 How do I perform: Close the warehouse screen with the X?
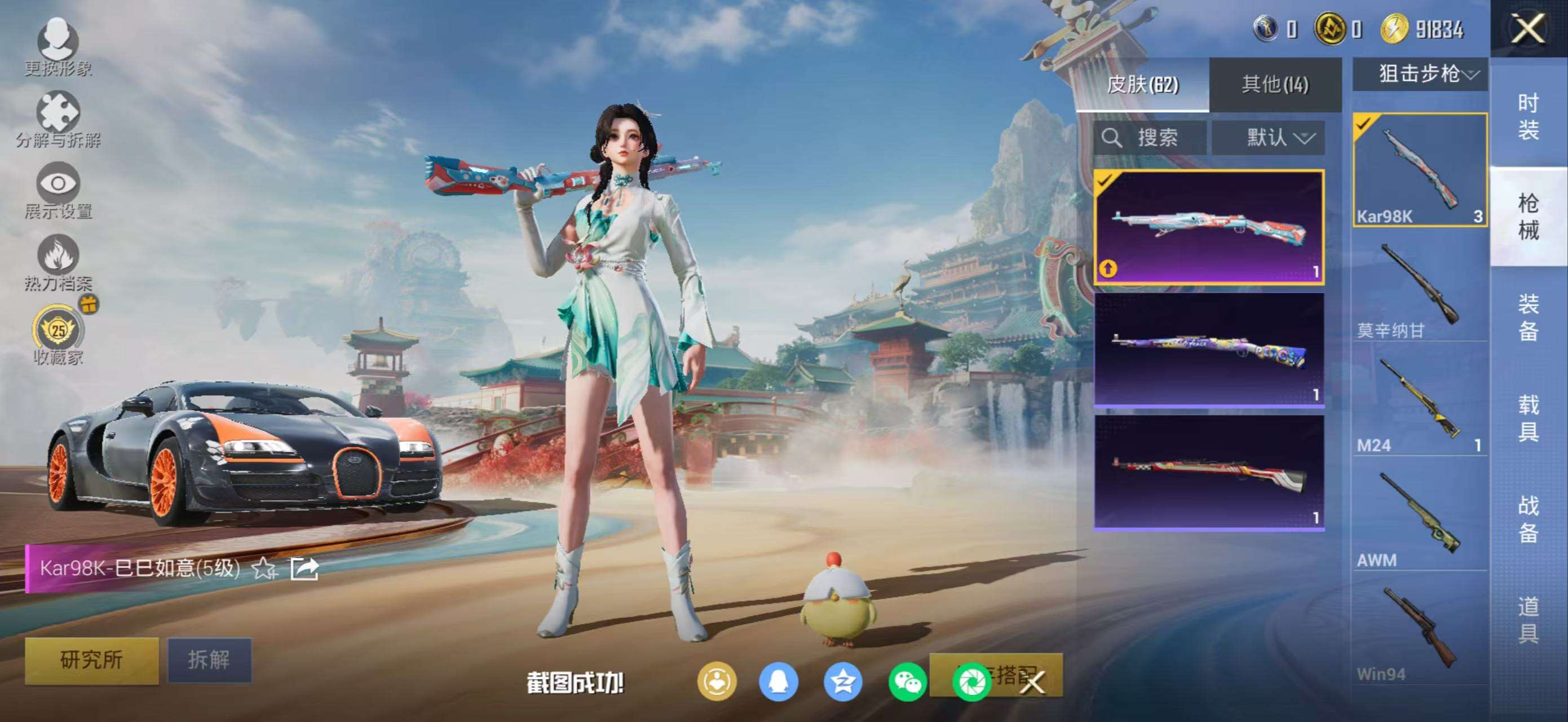click(1528, 29)
